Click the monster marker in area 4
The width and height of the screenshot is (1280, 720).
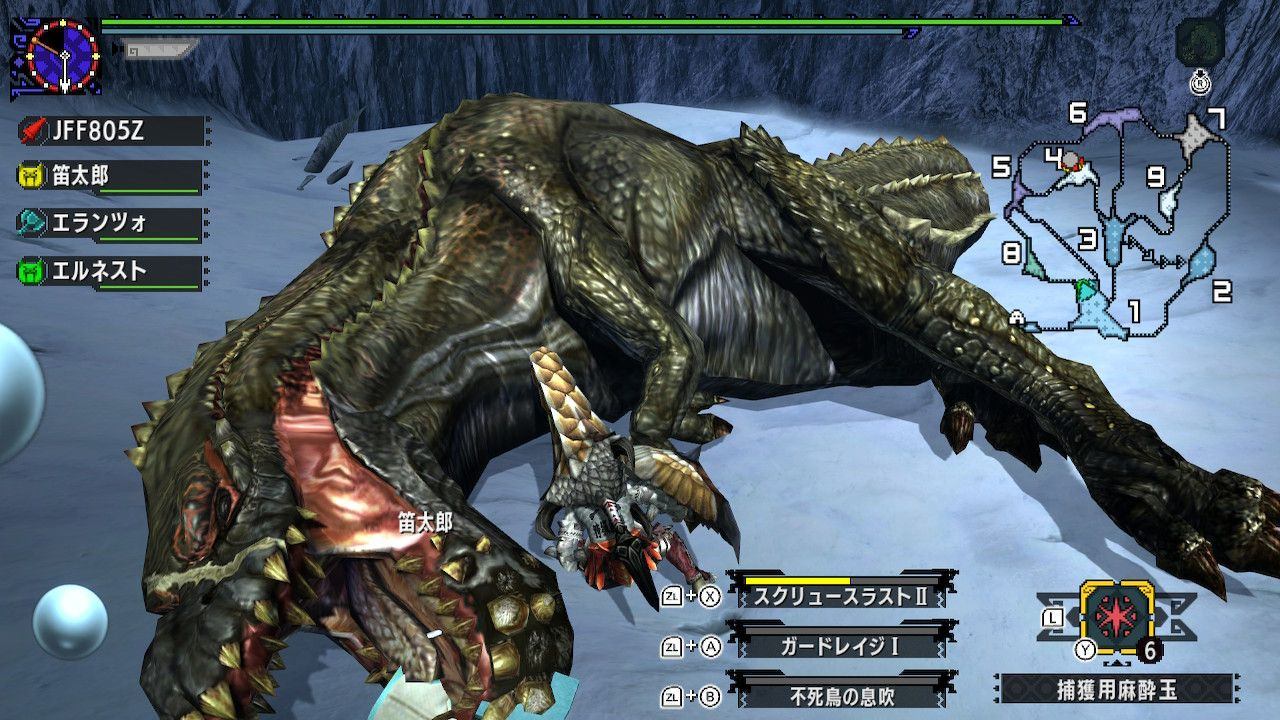[1072, 161]
